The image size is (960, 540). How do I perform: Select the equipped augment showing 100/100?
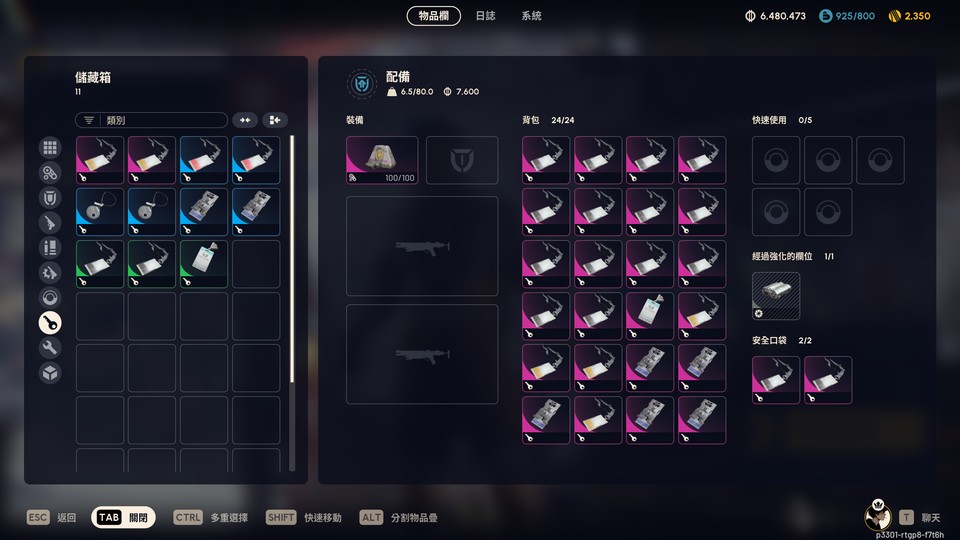382,161
